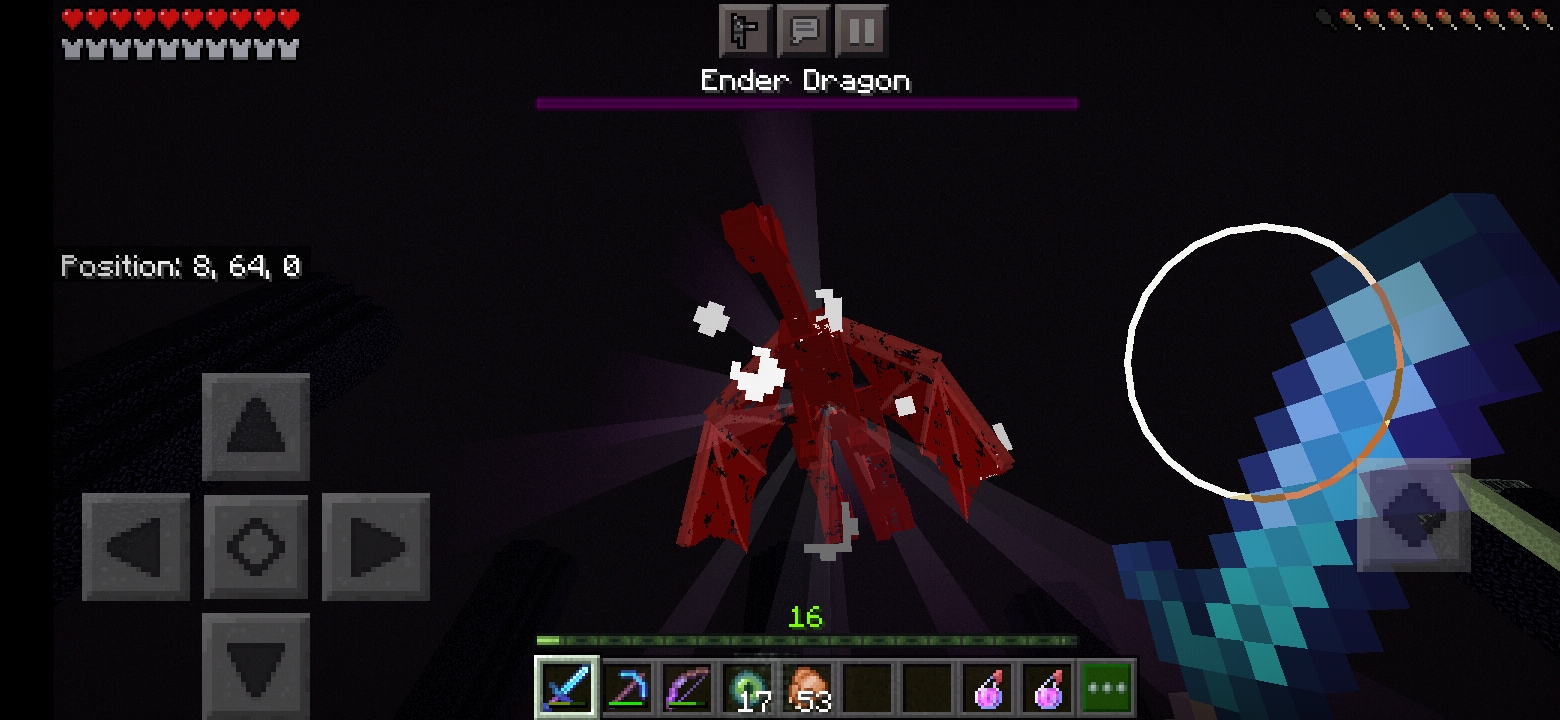Select the enchanted bow hotbar slot
Screen dimensions: 1560x720
tap(687, 688)
